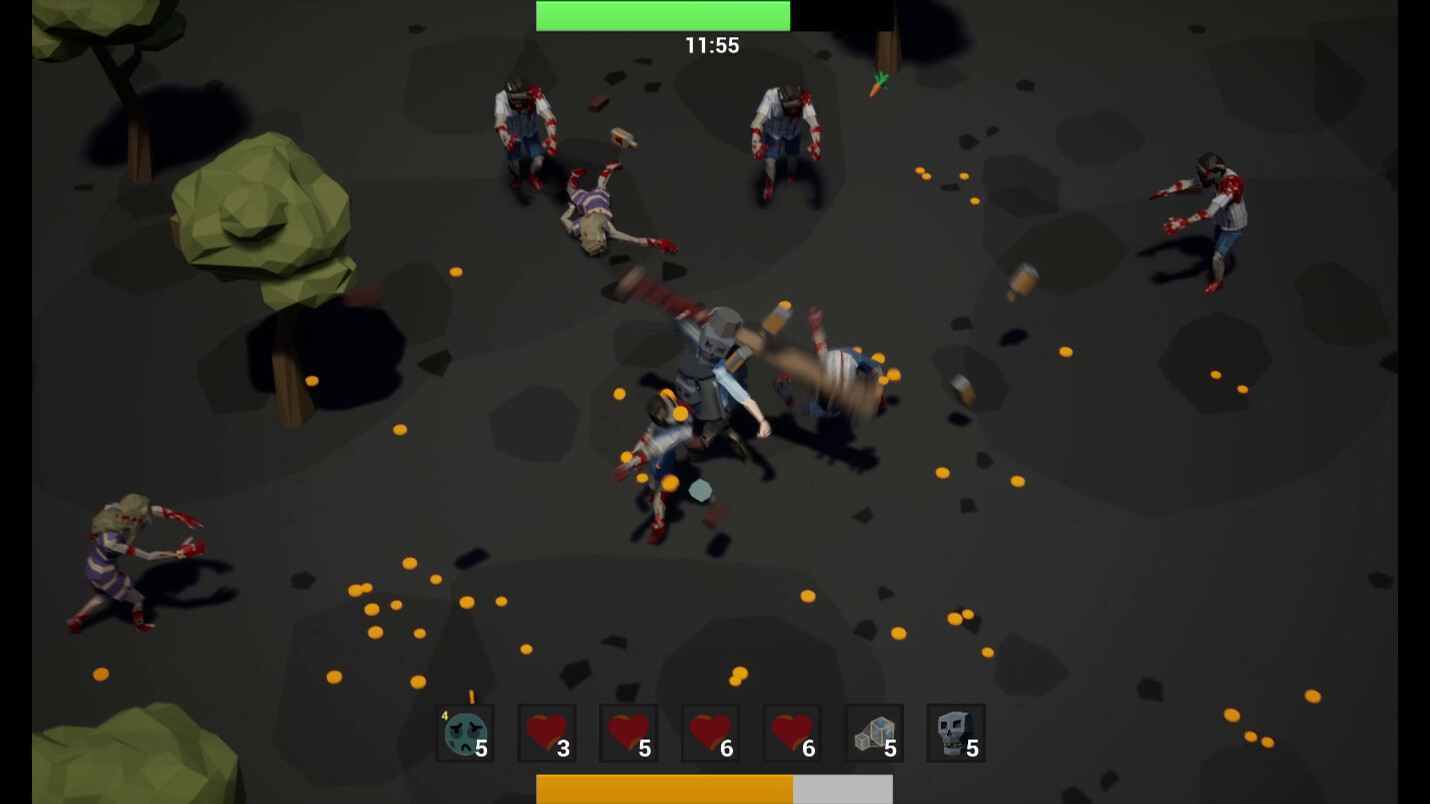This screenshot has height=804, width=1430.
Task: Click the third heart icon showing 6
Action: (x=710, y=733)
